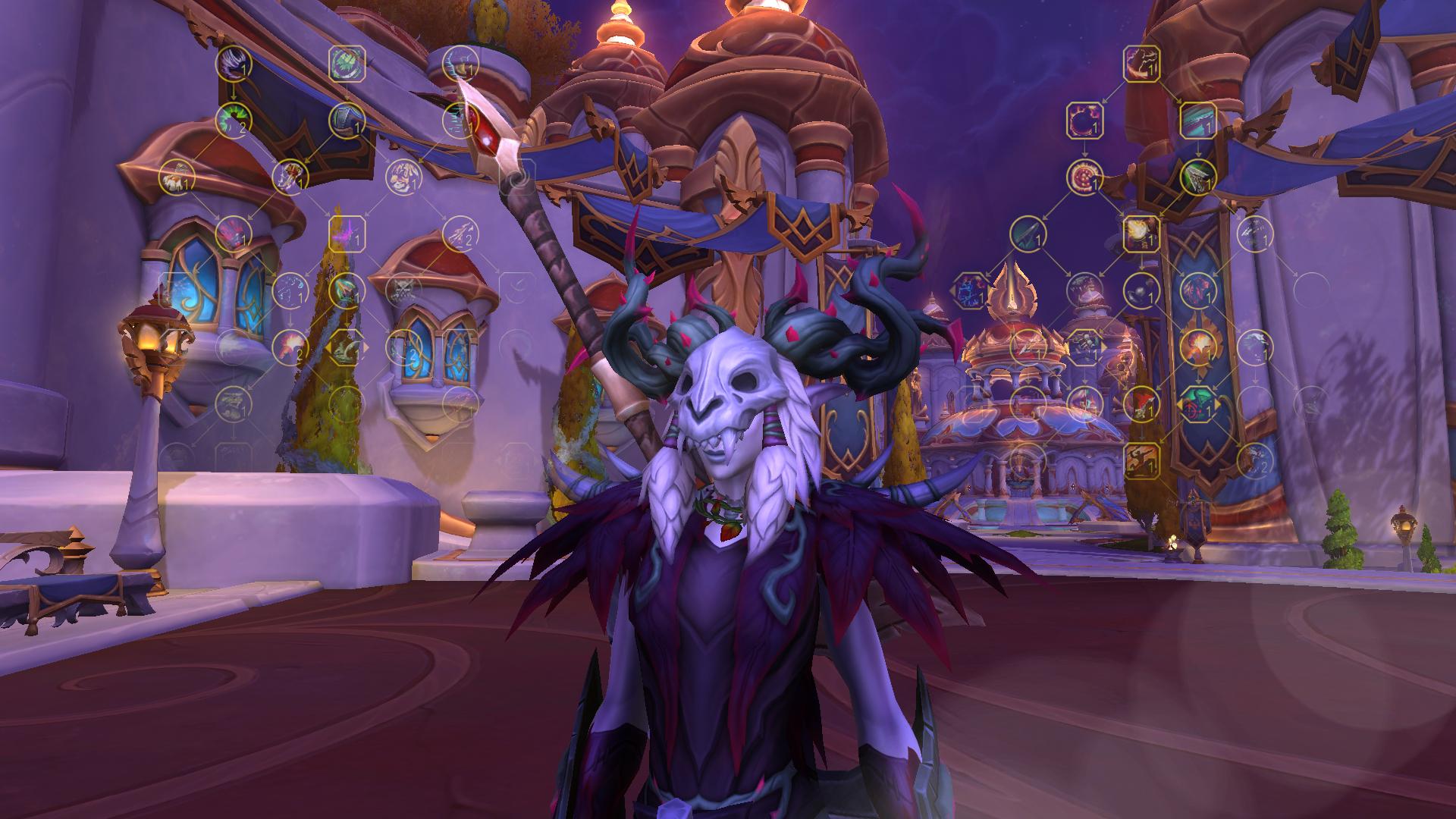The width and height of the screenshot is (1456, 819).
Task: Choose the teal streak square talent
Action: pyautogui.click(x=1197, y=120)
